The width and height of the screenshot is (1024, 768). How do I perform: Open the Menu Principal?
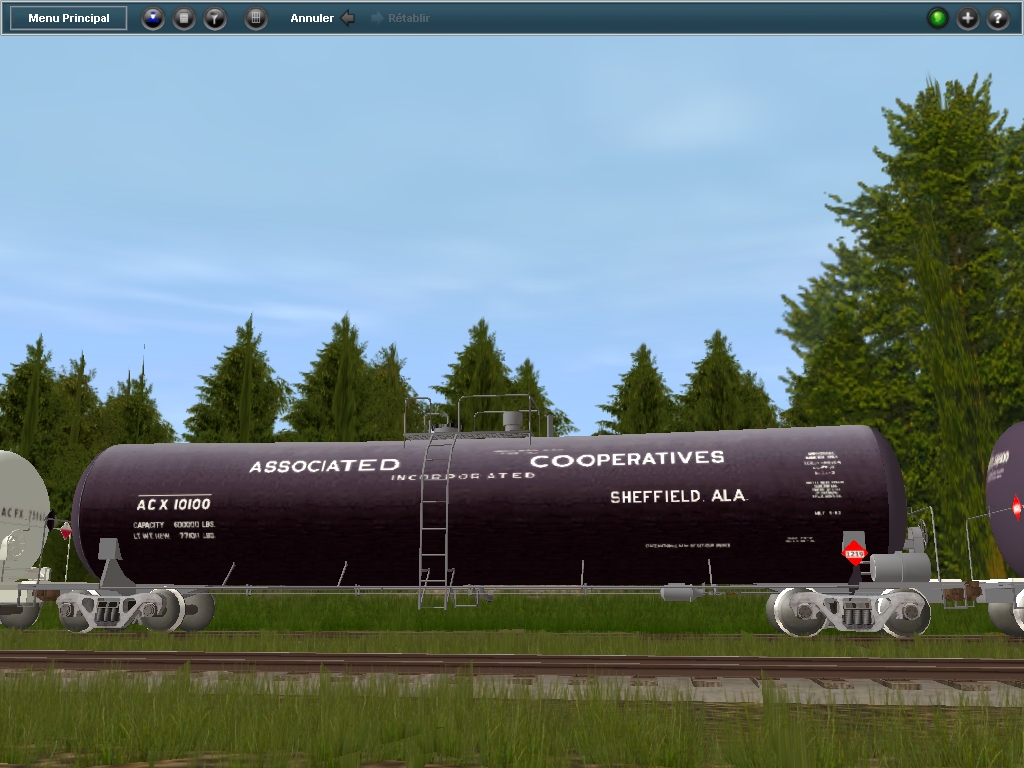(68, 18)
